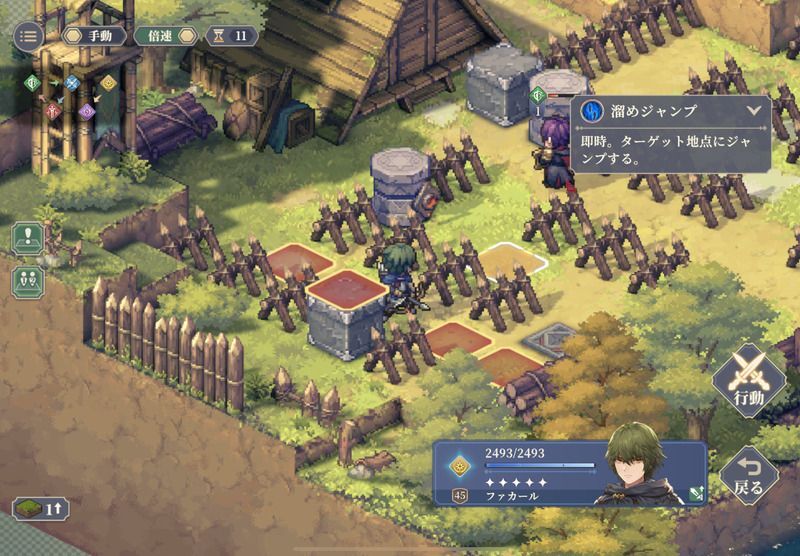Screen dimensions: 800x556
Task: Confirm with the 行動 crossed swords button
Action: point(748,382)
